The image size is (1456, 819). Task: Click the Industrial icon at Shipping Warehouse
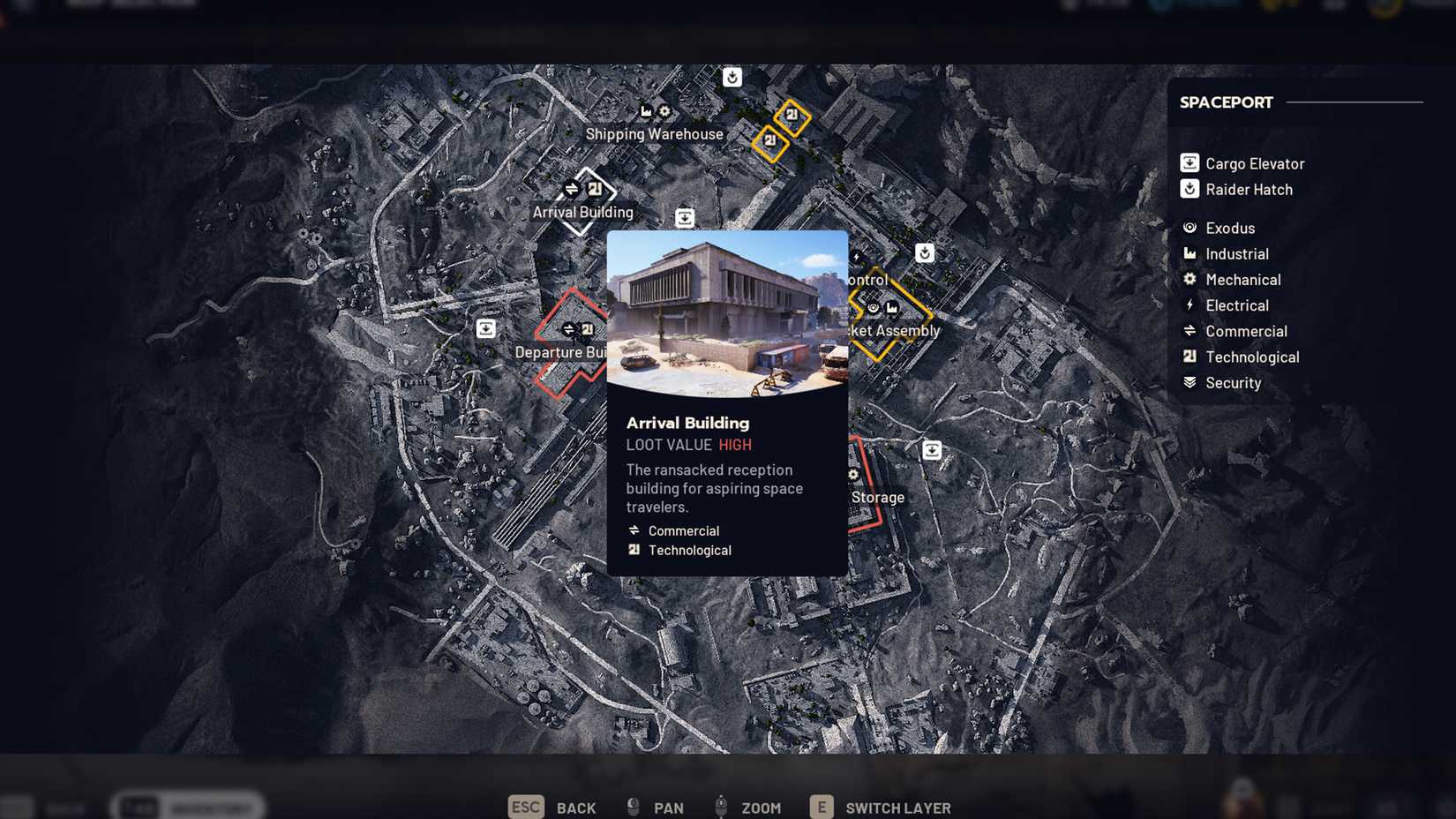tap(647, 112)
